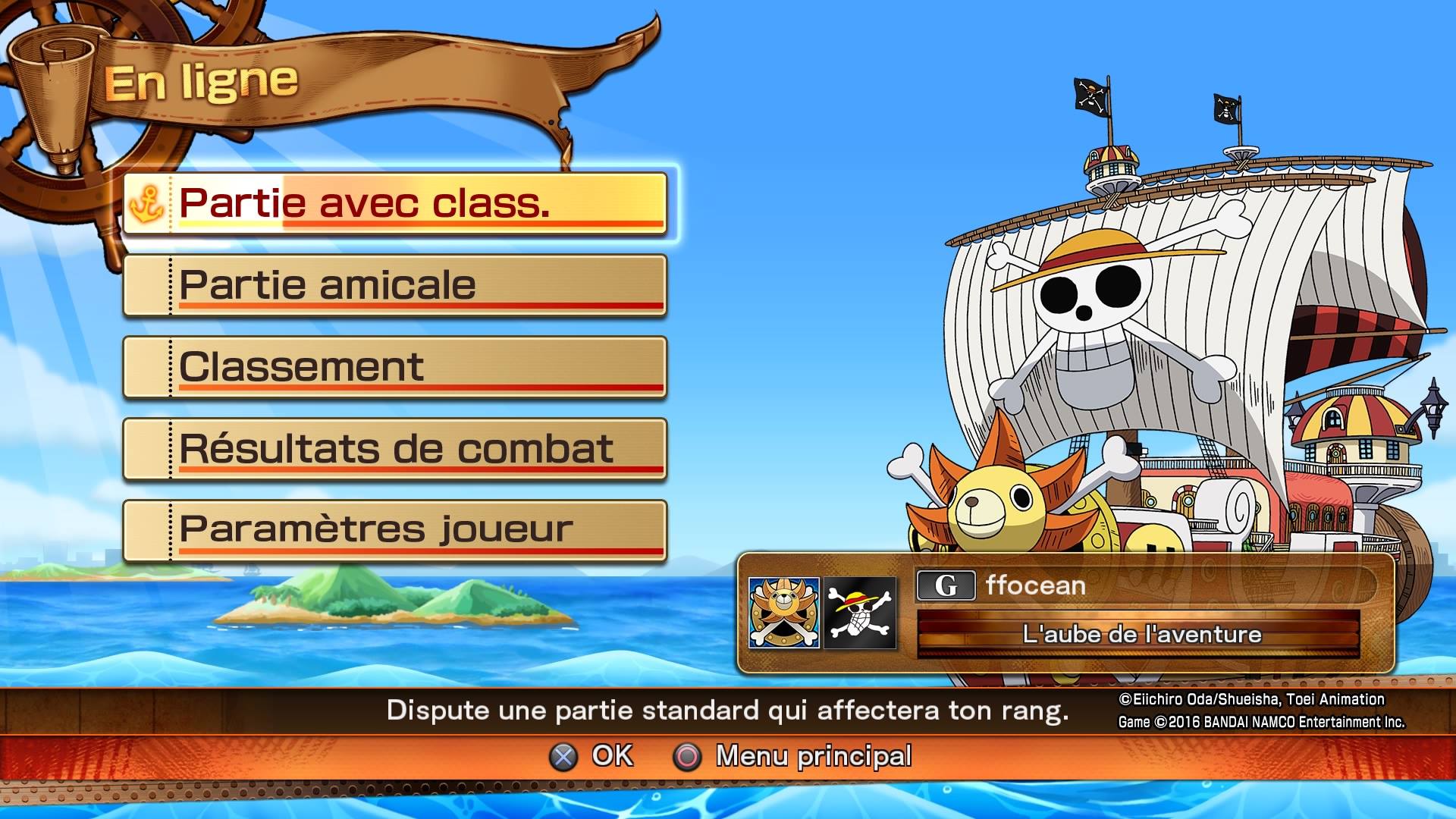The image size is (1456, 819).
Task: Click the Thousand Sunny player emblem
Action: 783,613
